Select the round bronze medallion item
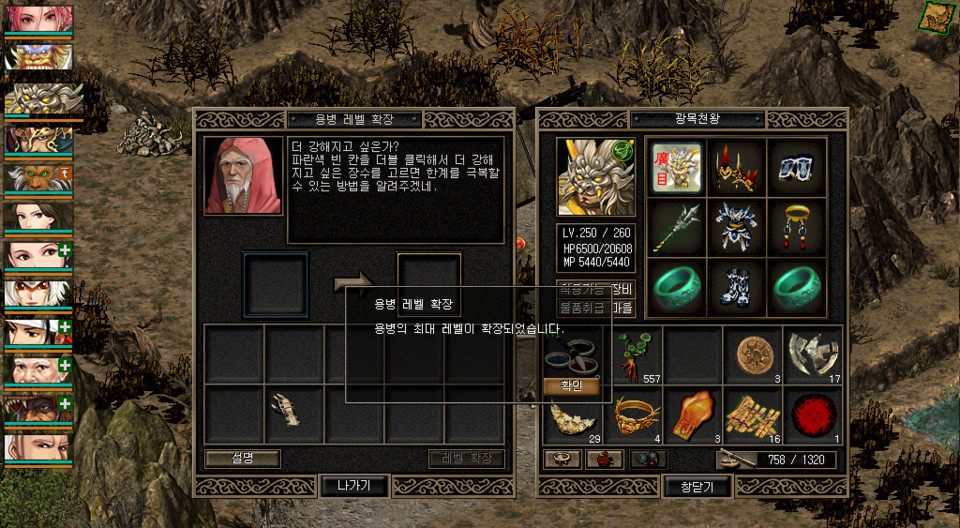 [752, 355]
